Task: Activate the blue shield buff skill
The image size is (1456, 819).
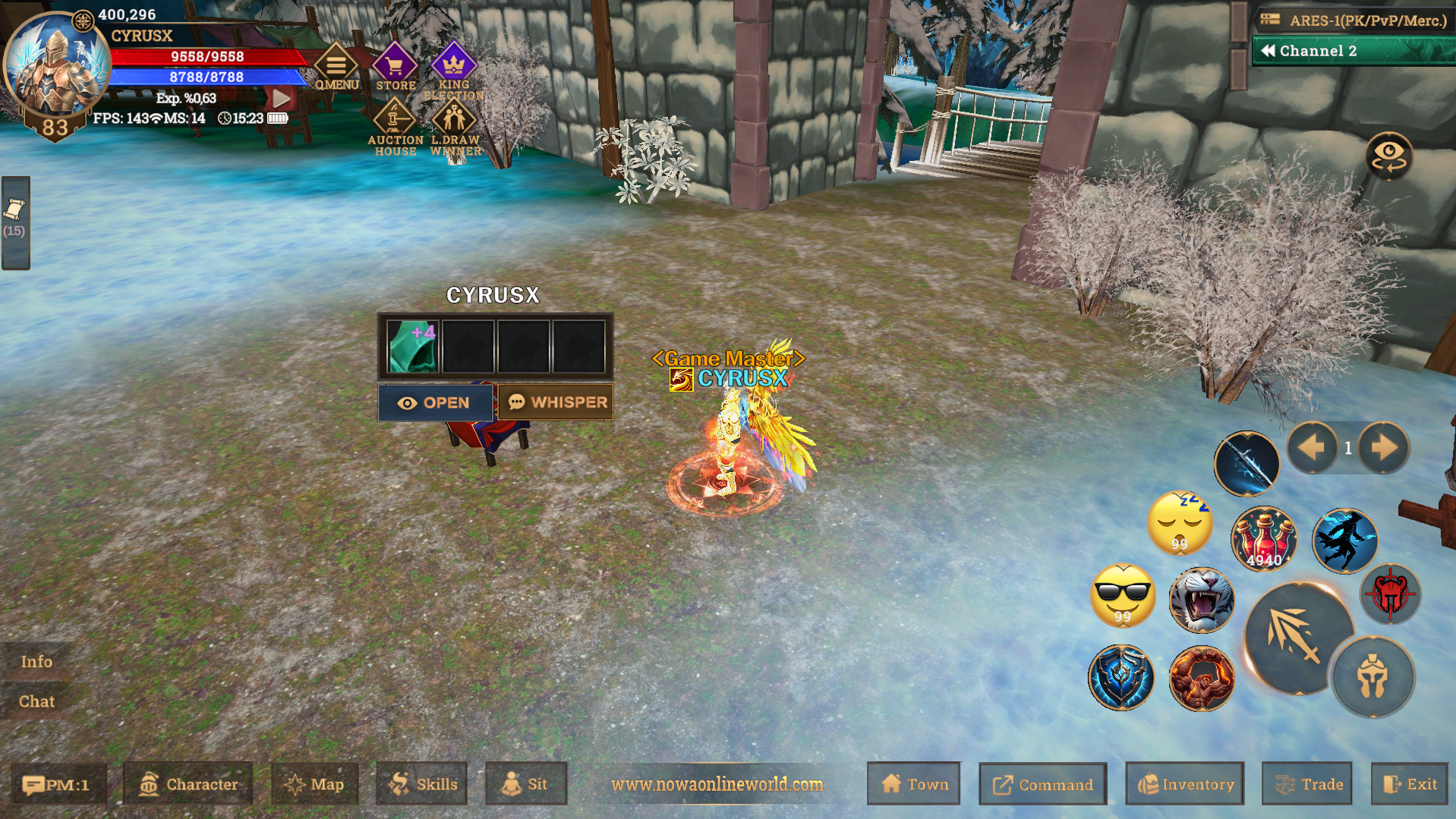Action: [x=1121, y=678]
